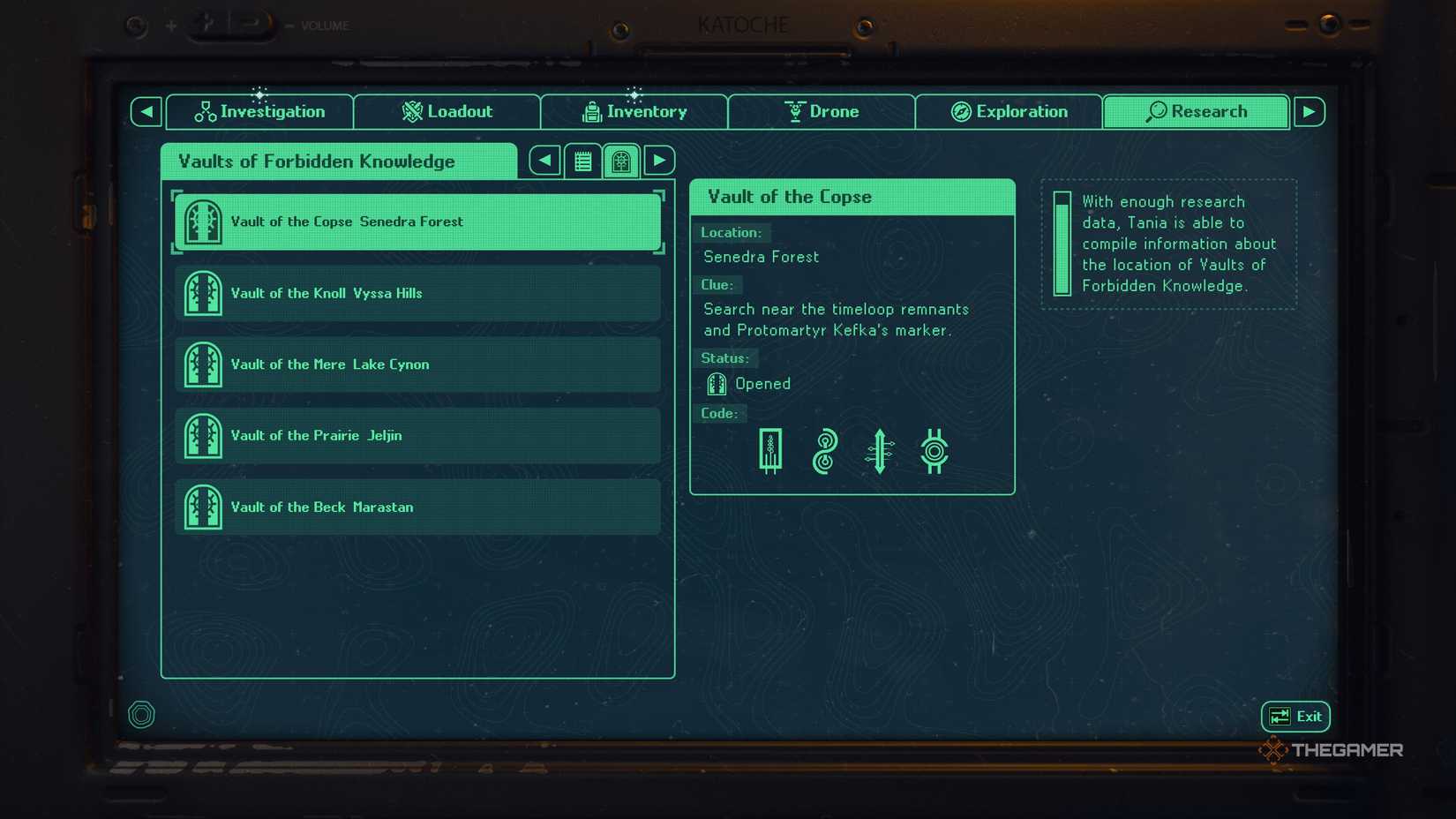Viewport: 1456px width, 819px height.
Task: Click the compass Exploration icon
Action: [x=959, y=111]
